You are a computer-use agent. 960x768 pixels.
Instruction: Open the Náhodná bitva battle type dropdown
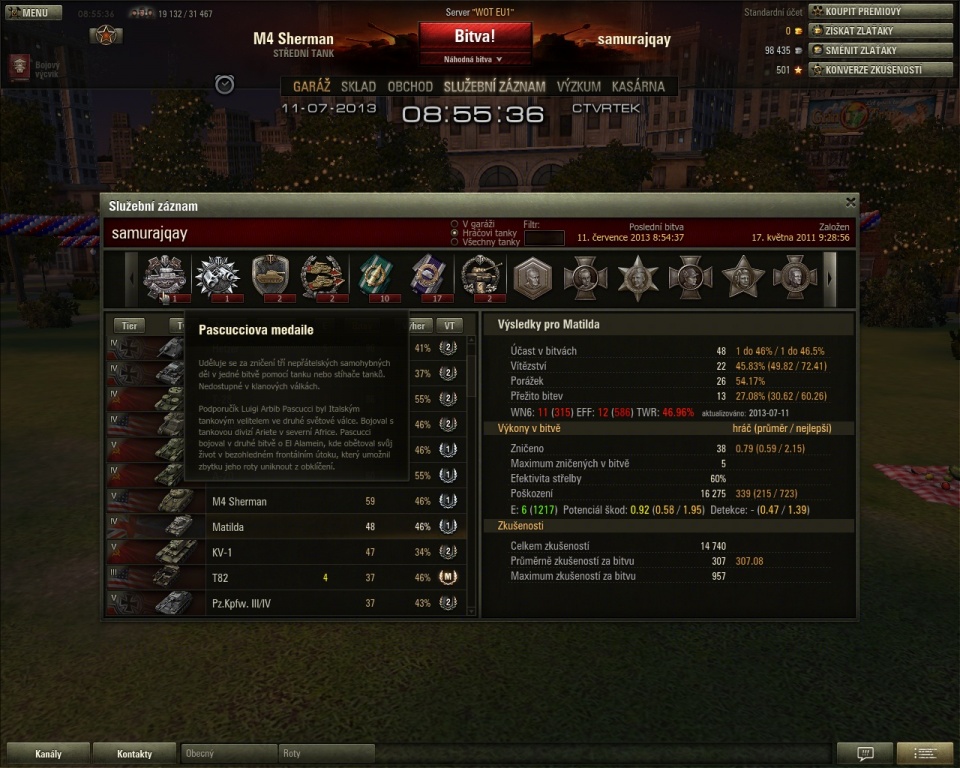pos(476,60)
